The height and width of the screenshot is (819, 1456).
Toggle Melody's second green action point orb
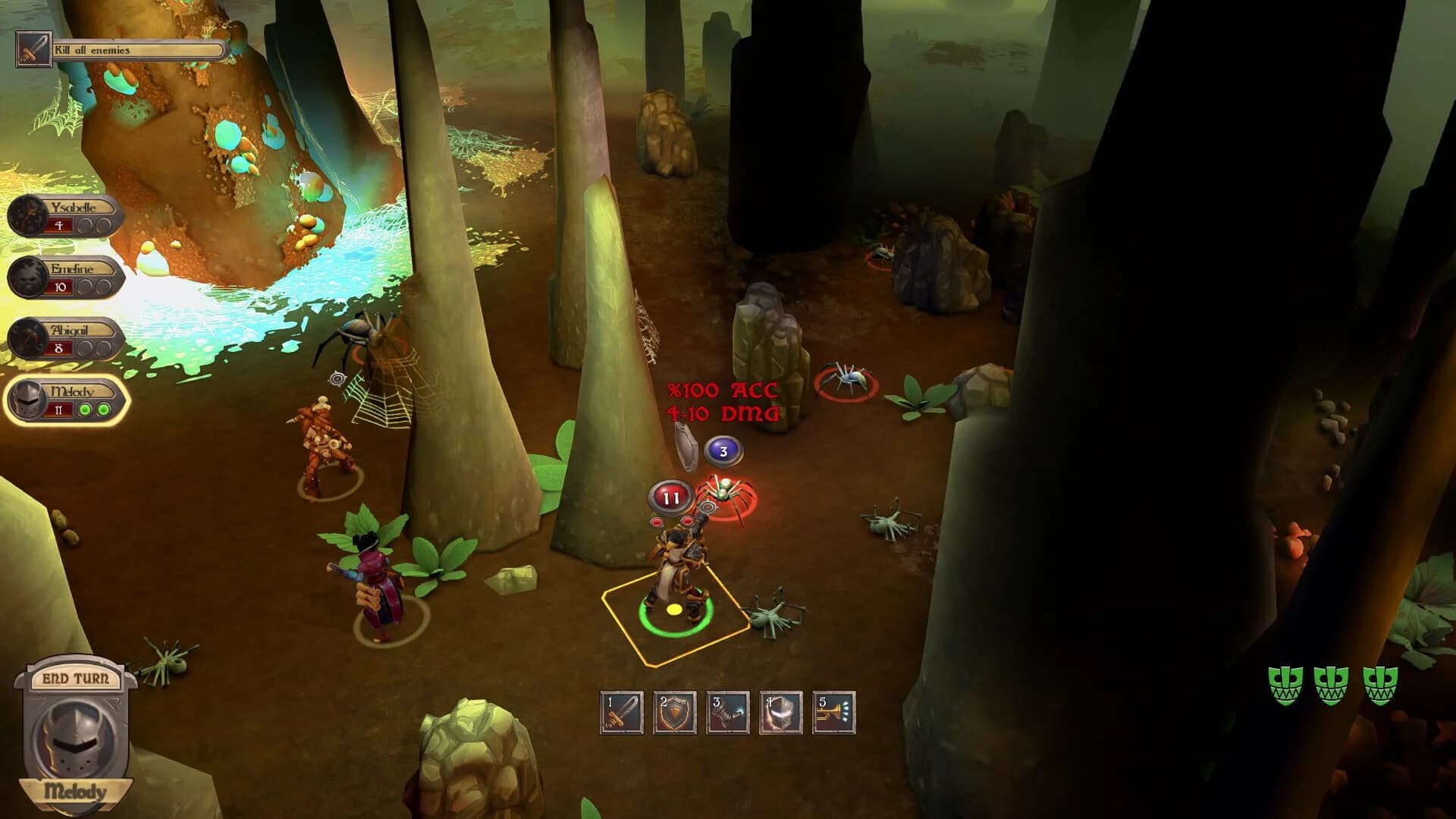[102, 409]
